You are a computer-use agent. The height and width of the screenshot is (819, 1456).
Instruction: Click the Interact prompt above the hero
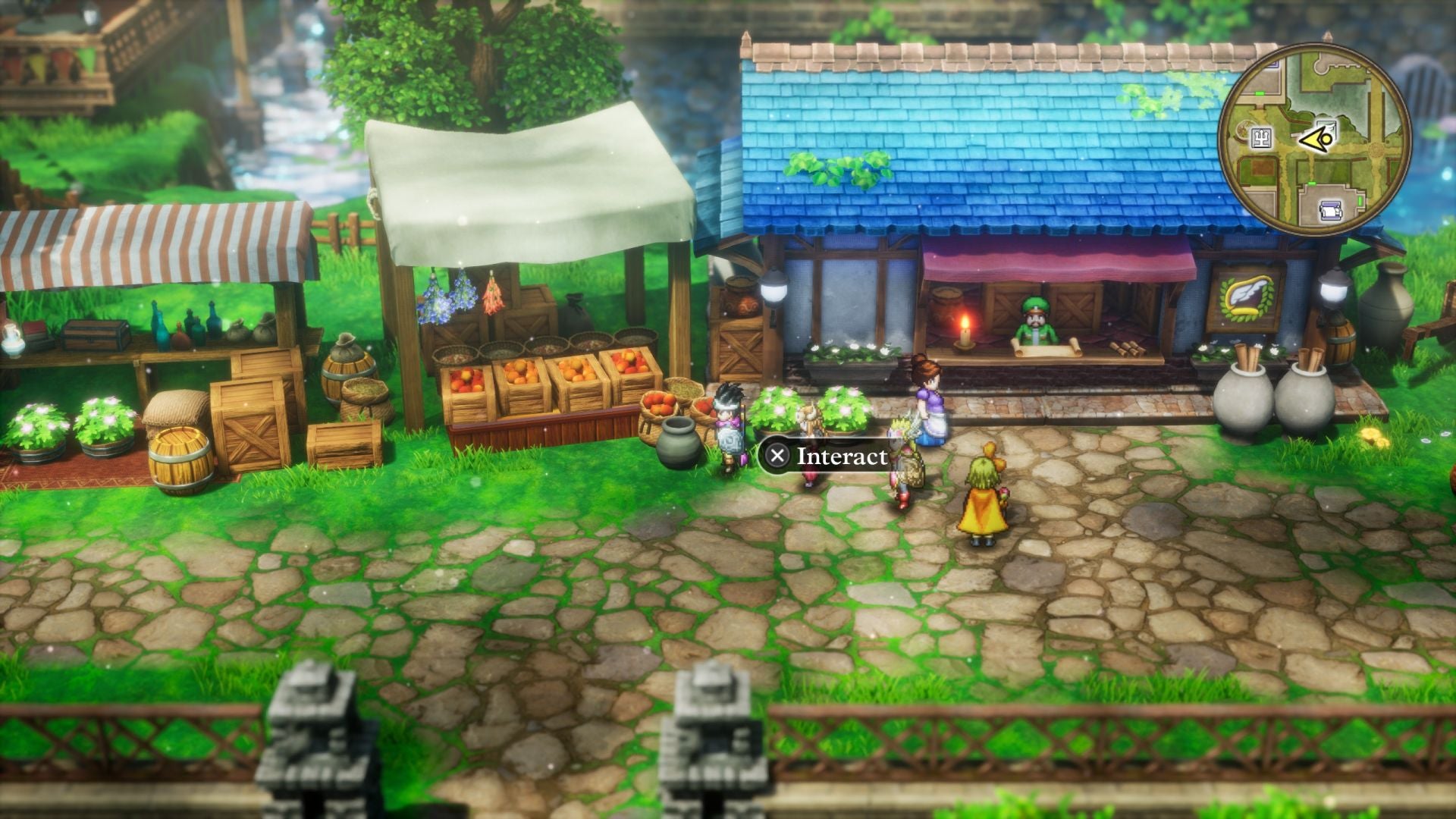(840, 457)
